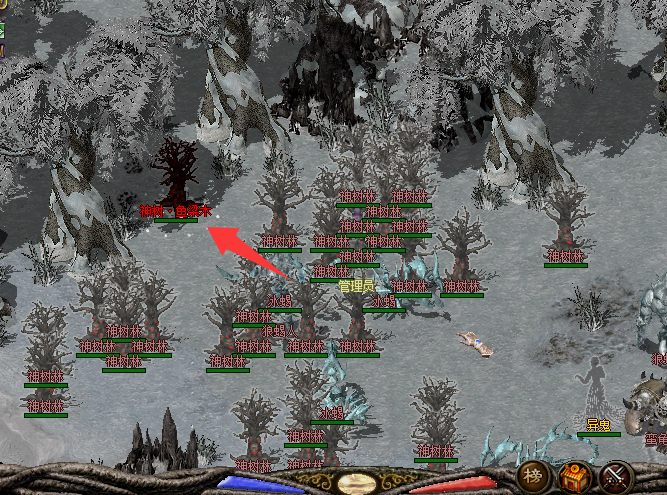Viewport: 667px width, 495px height.
Task: Open the ranking board (榜) button
Action: 532,475
